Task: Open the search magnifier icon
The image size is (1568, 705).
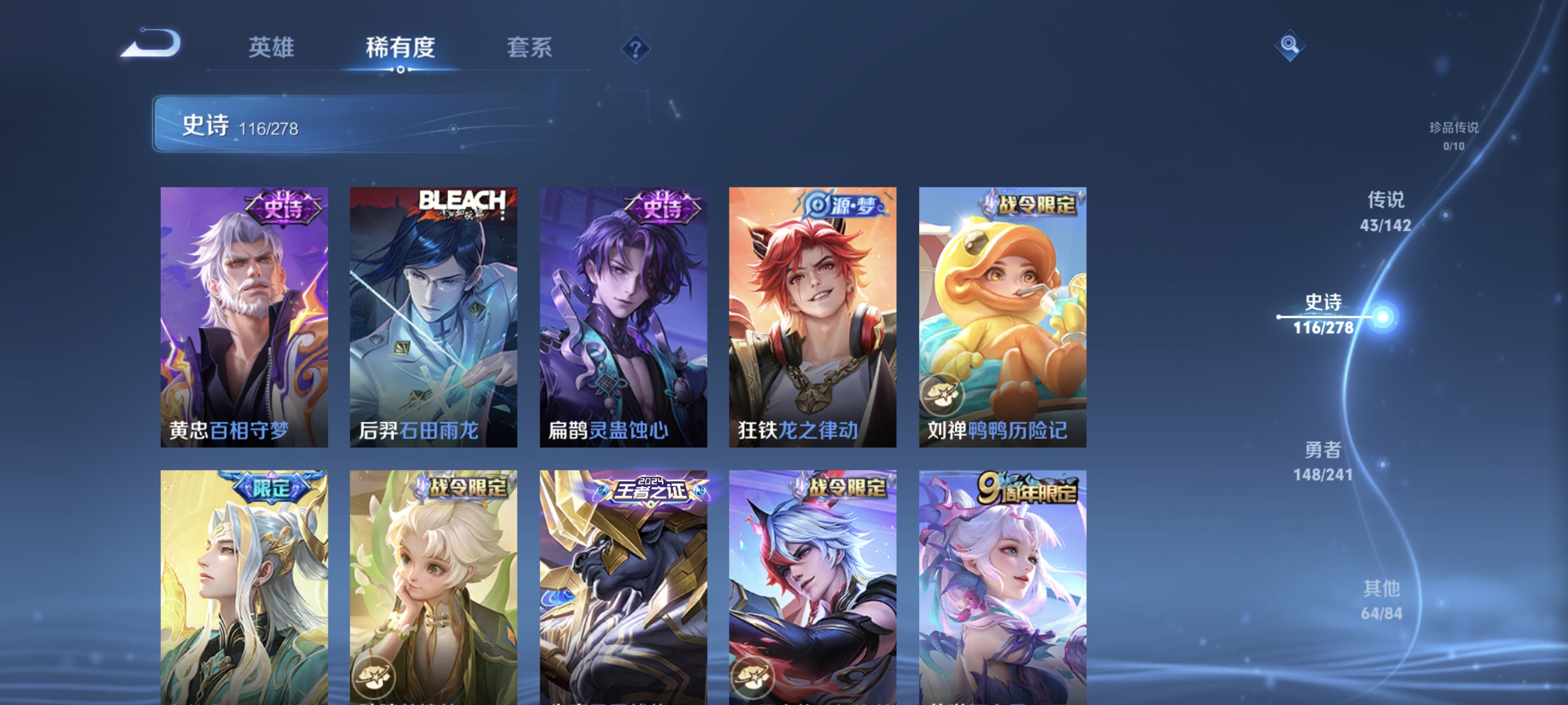Action: 1290,45
